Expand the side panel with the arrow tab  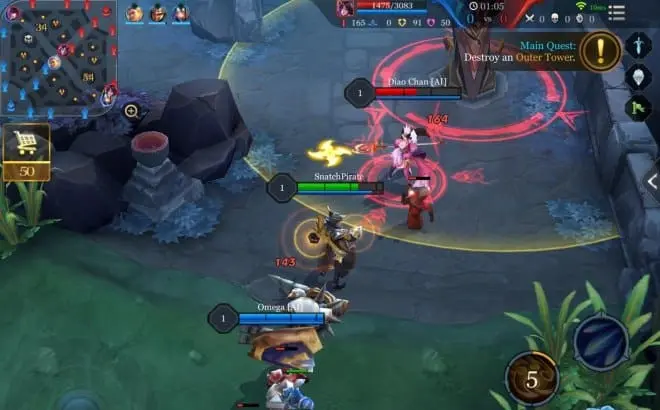[651, 182]
